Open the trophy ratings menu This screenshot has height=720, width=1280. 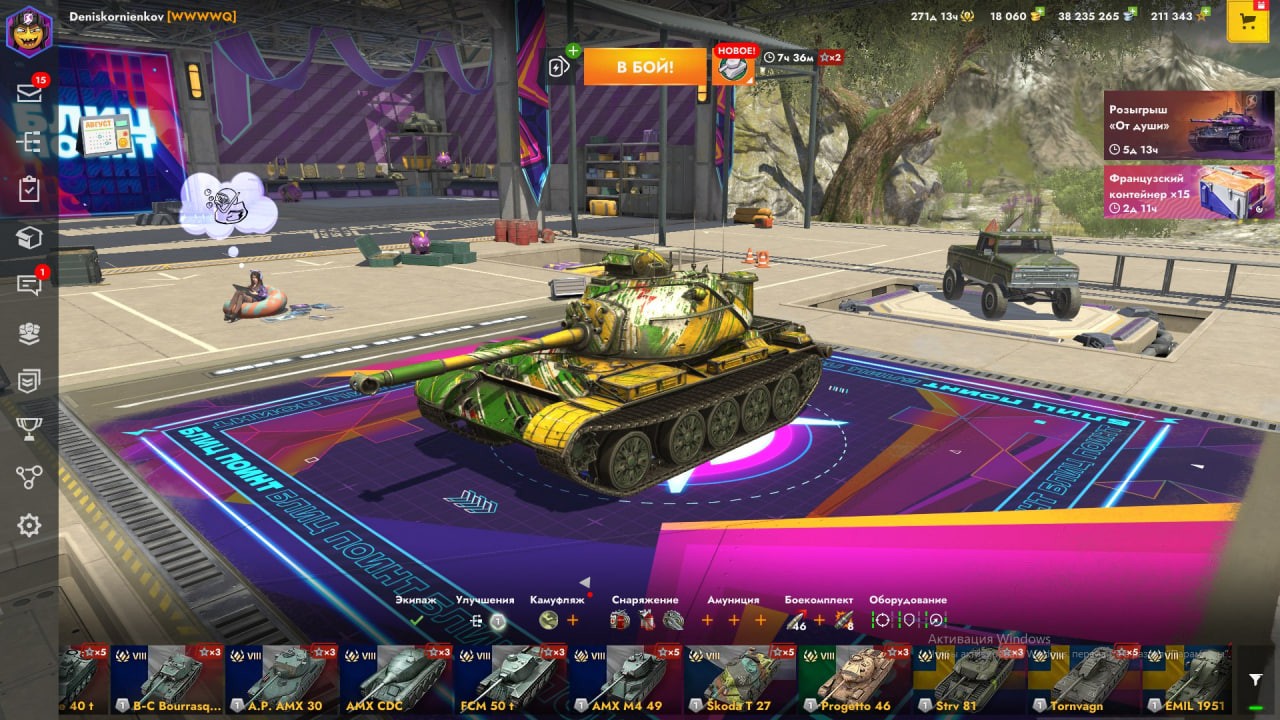click(29, 429)
